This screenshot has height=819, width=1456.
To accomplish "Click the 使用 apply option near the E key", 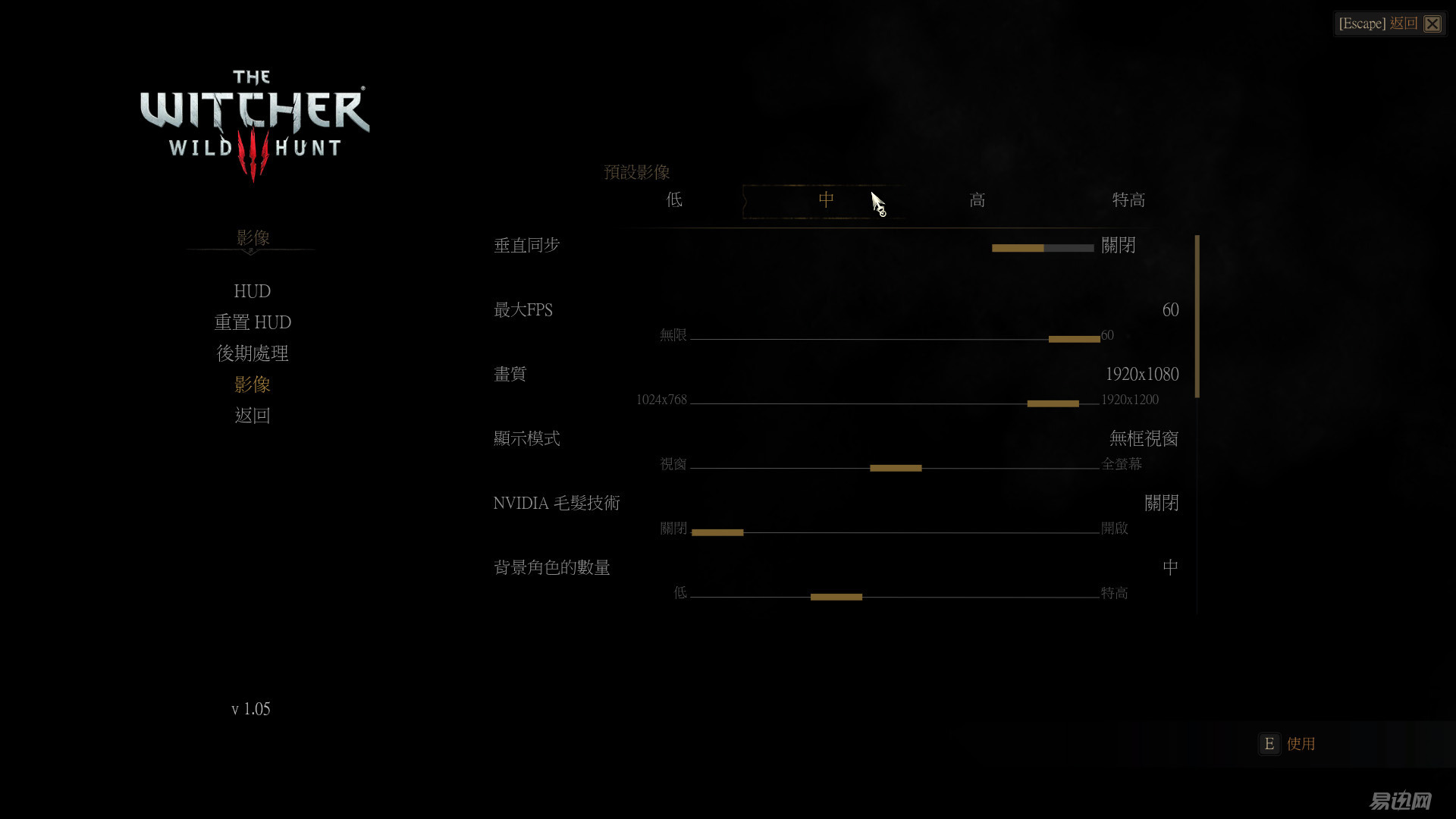I will [x=1301, y=744].
